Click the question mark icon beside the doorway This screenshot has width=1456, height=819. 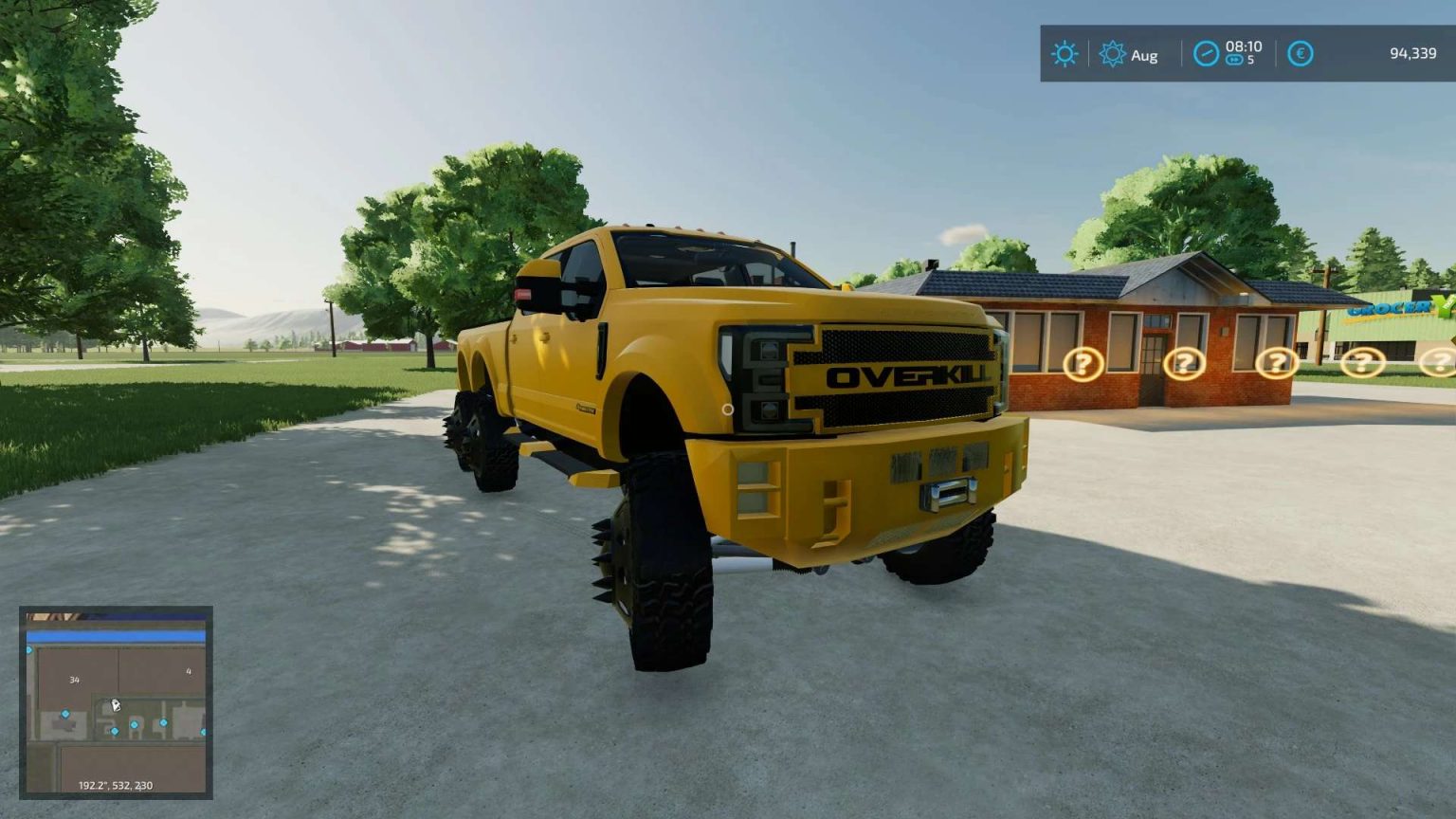[x=1187, y=363]
